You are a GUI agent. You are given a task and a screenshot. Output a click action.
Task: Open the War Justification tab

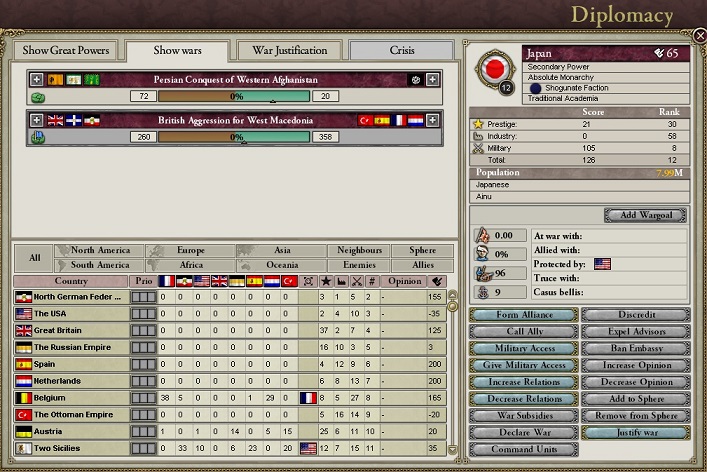[289, 51]
